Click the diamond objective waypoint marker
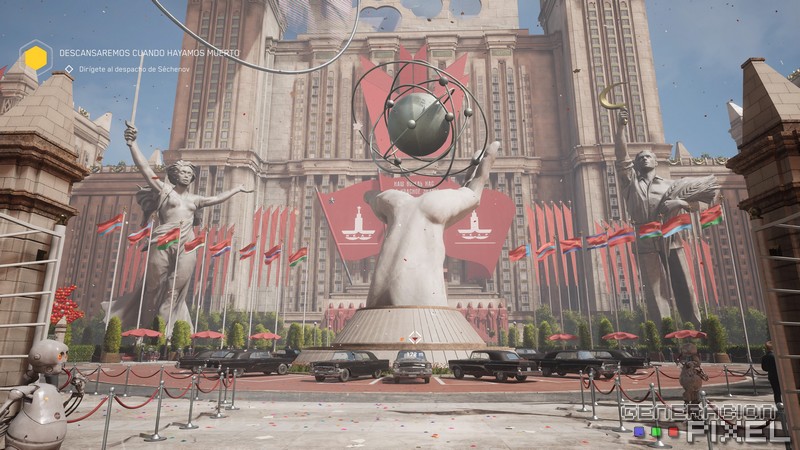 (x=413, y=339)
